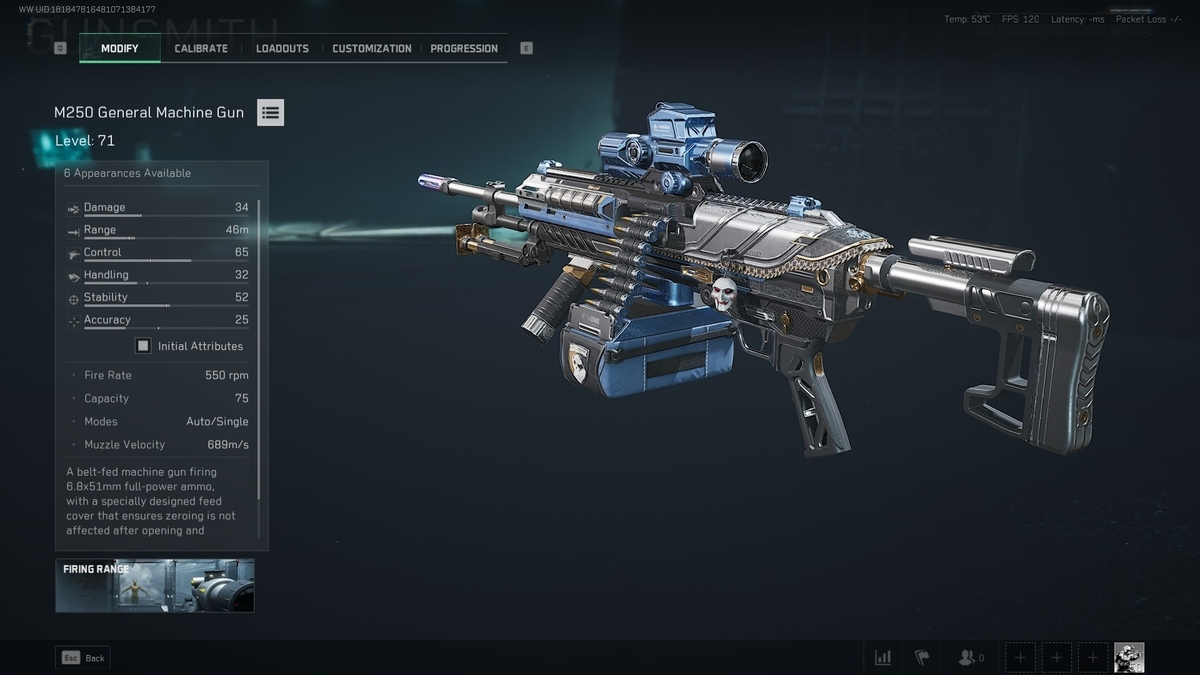This screenshot has width=1200, height=675.
Task: Open the bar chart stats icon
Action: click(x=883, y=657)
